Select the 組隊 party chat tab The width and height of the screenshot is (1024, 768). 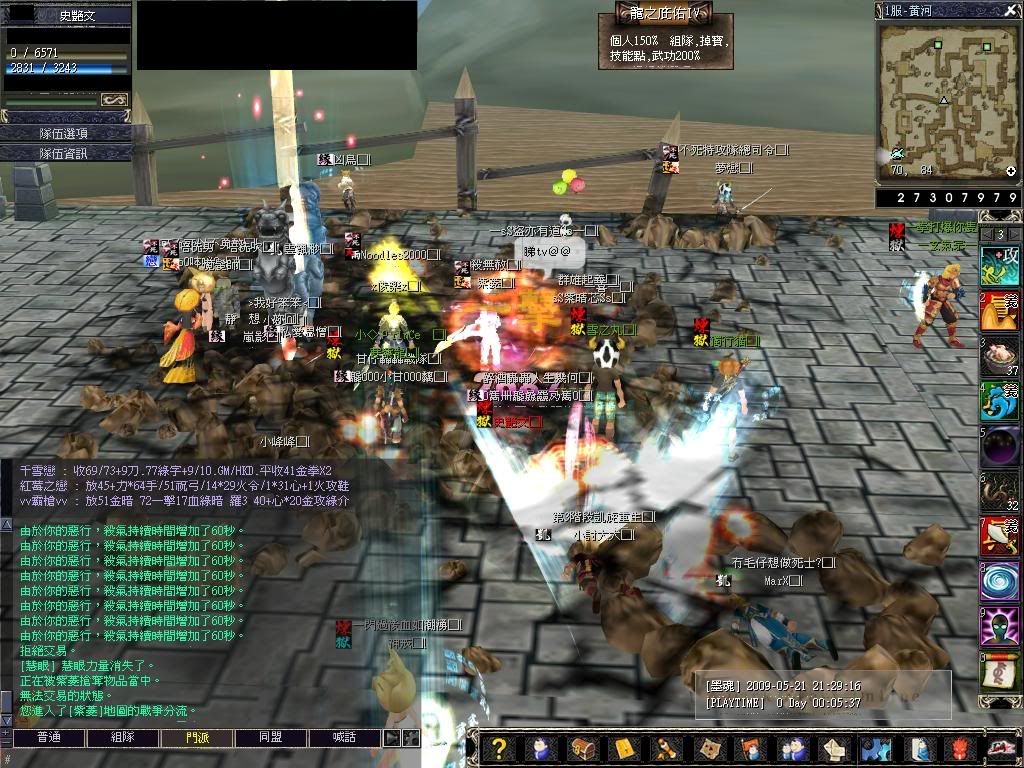[x=122, y=737]
